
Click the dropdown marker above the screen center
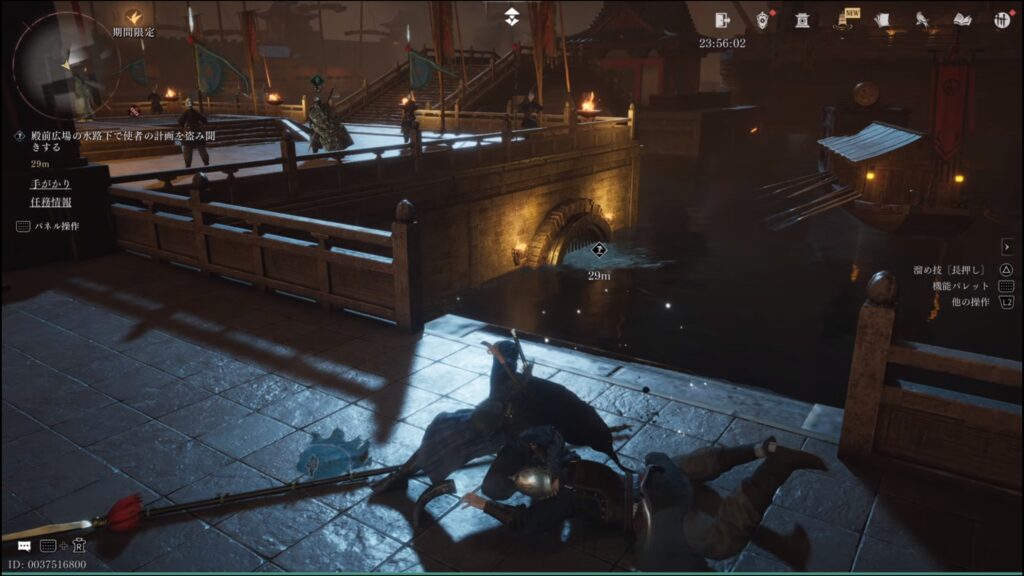(511, 16)
